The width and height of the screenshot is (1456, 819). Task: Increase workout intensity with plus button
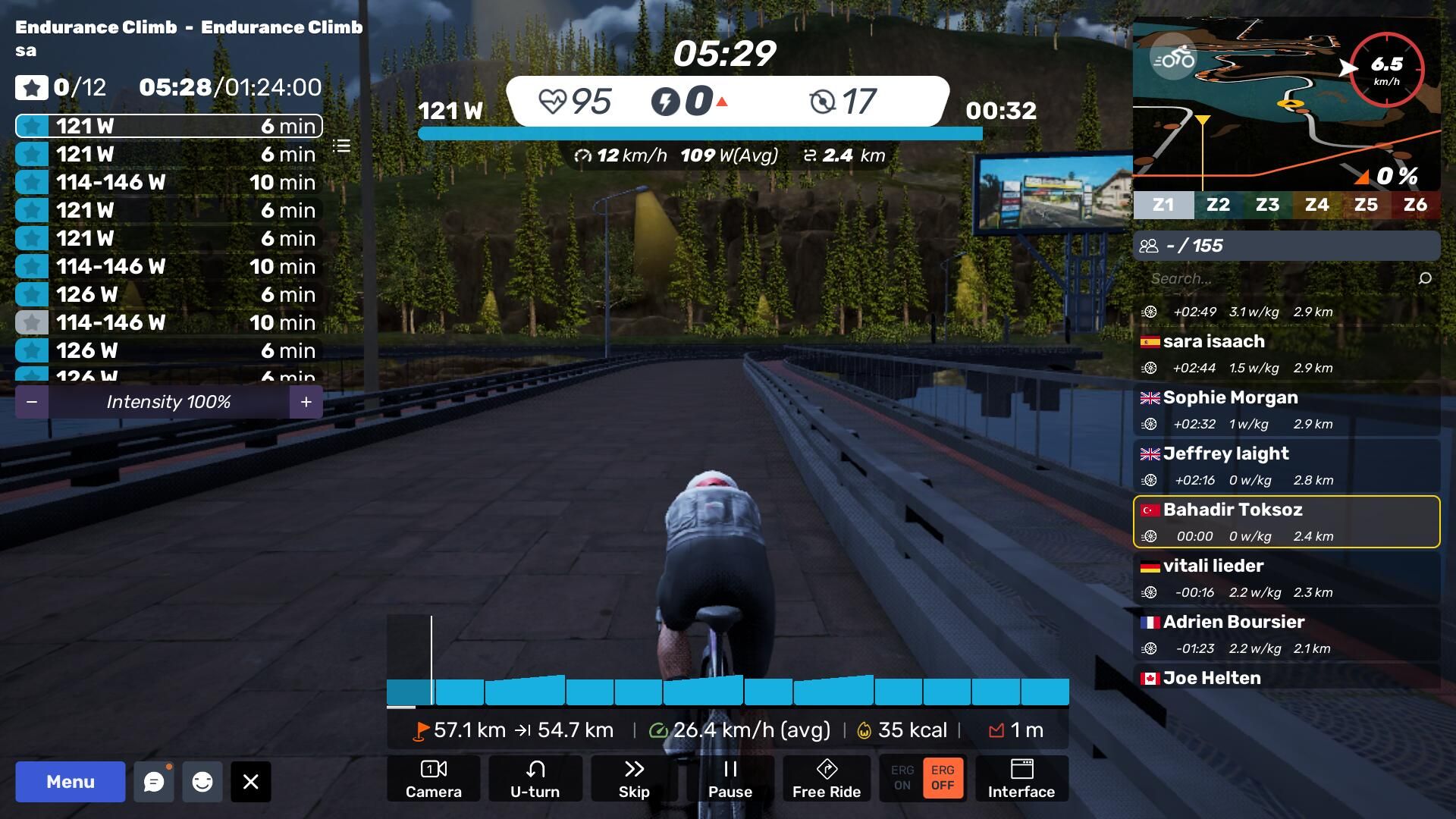coord(306,402)
